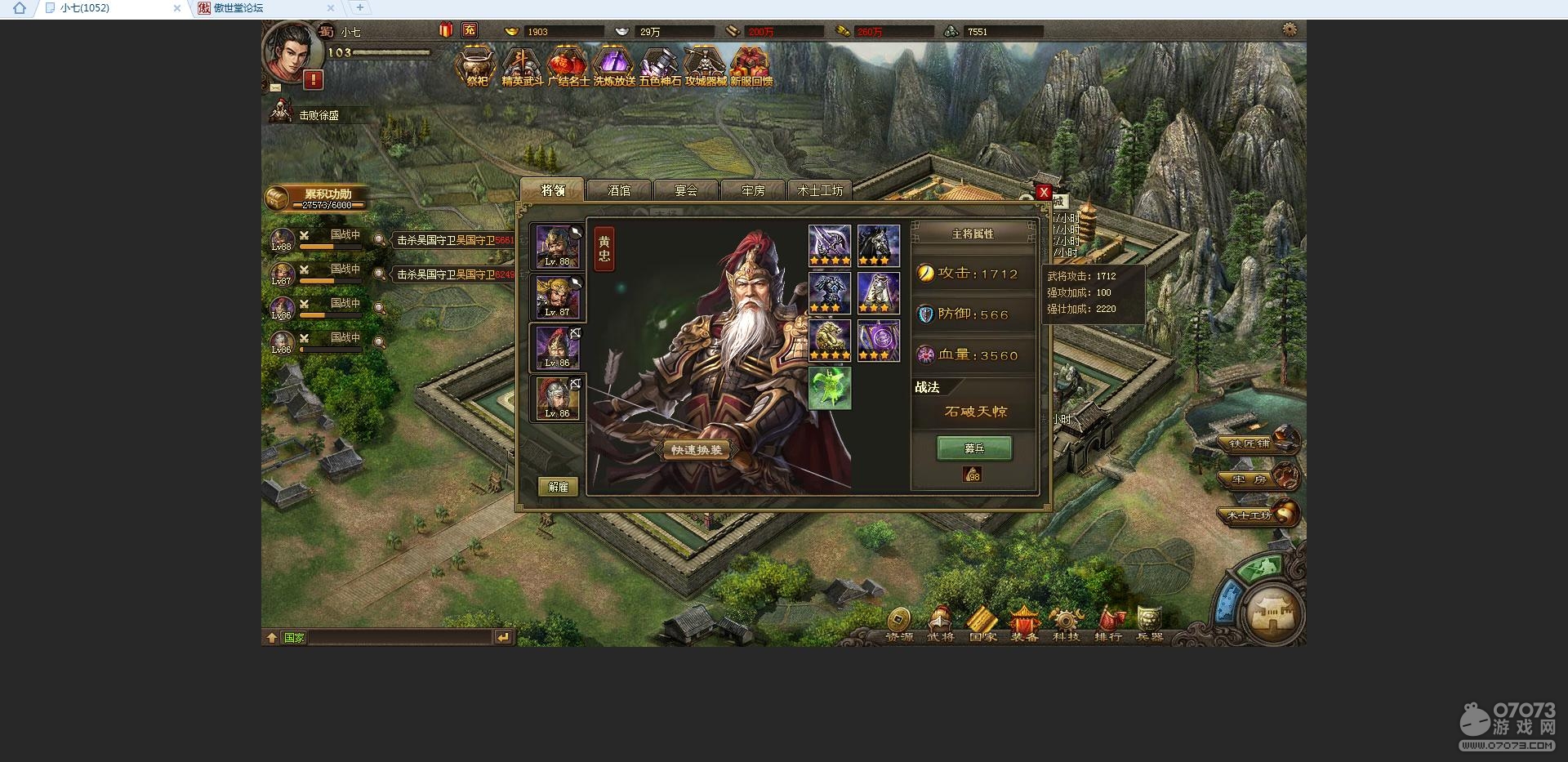
Task: Select the green jade accessory equipment slot
Action: [830, 387]
